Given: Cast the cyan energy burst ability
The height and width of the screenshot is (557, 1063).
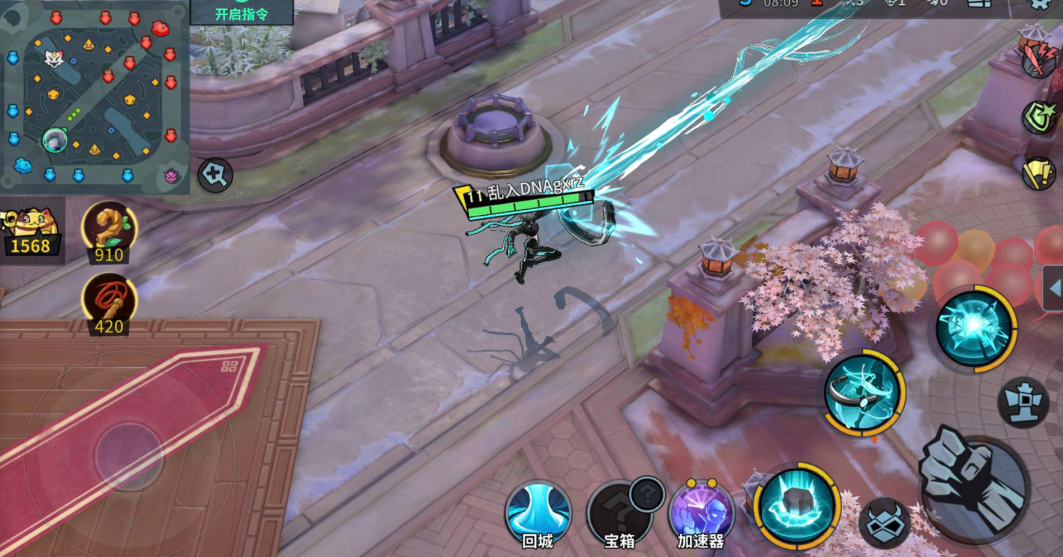Looking at the screenshot, I should pos(975,327).
